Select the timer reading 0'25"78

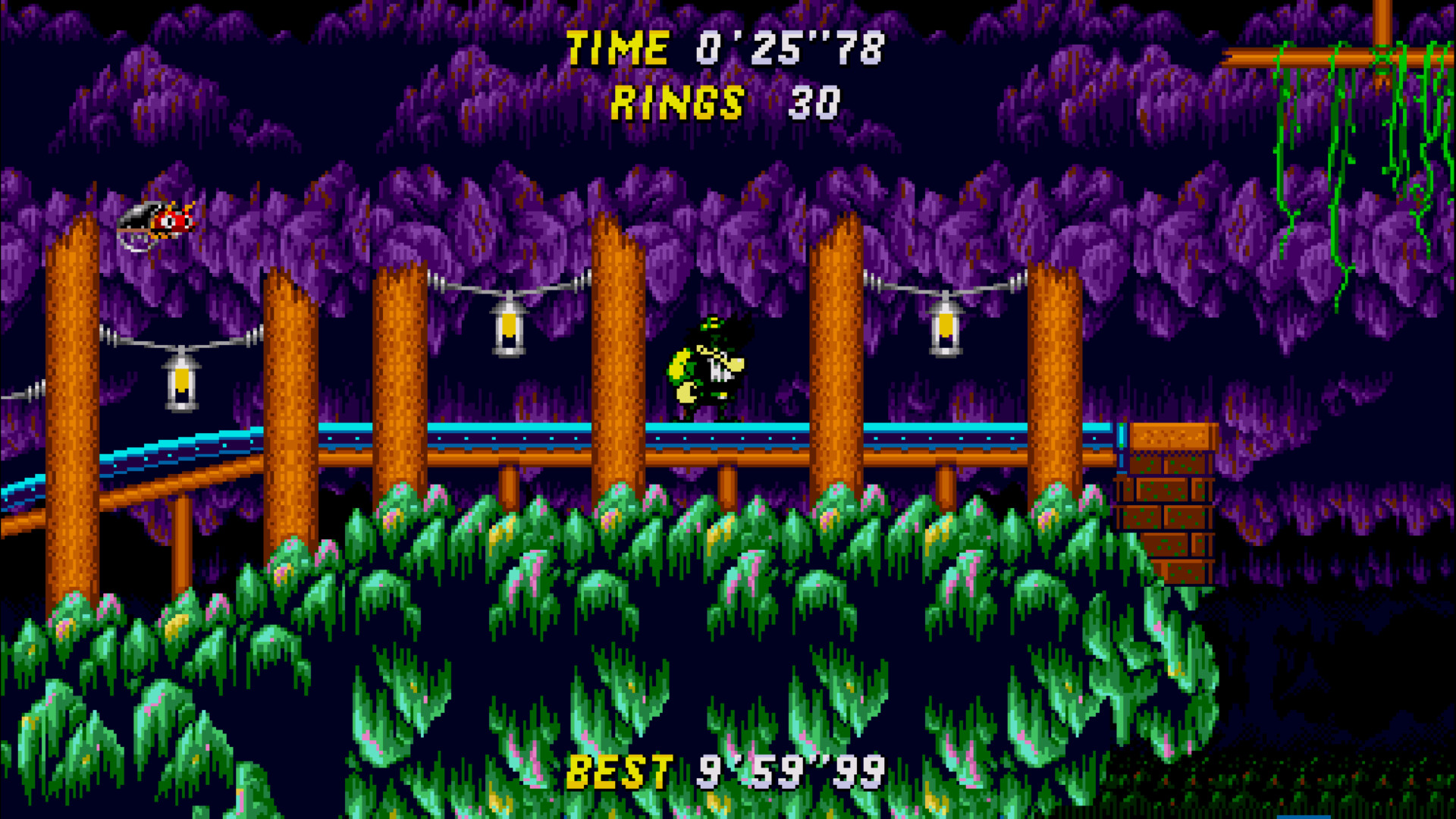pyautogui.click(x=789, y=48)
